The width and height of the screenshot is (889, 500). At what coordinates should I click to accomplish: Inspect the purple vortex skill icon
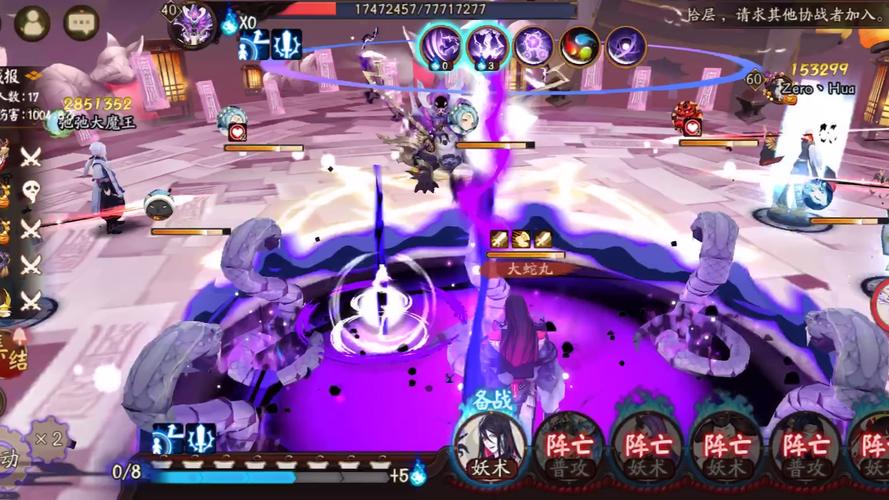pos(626,46)
